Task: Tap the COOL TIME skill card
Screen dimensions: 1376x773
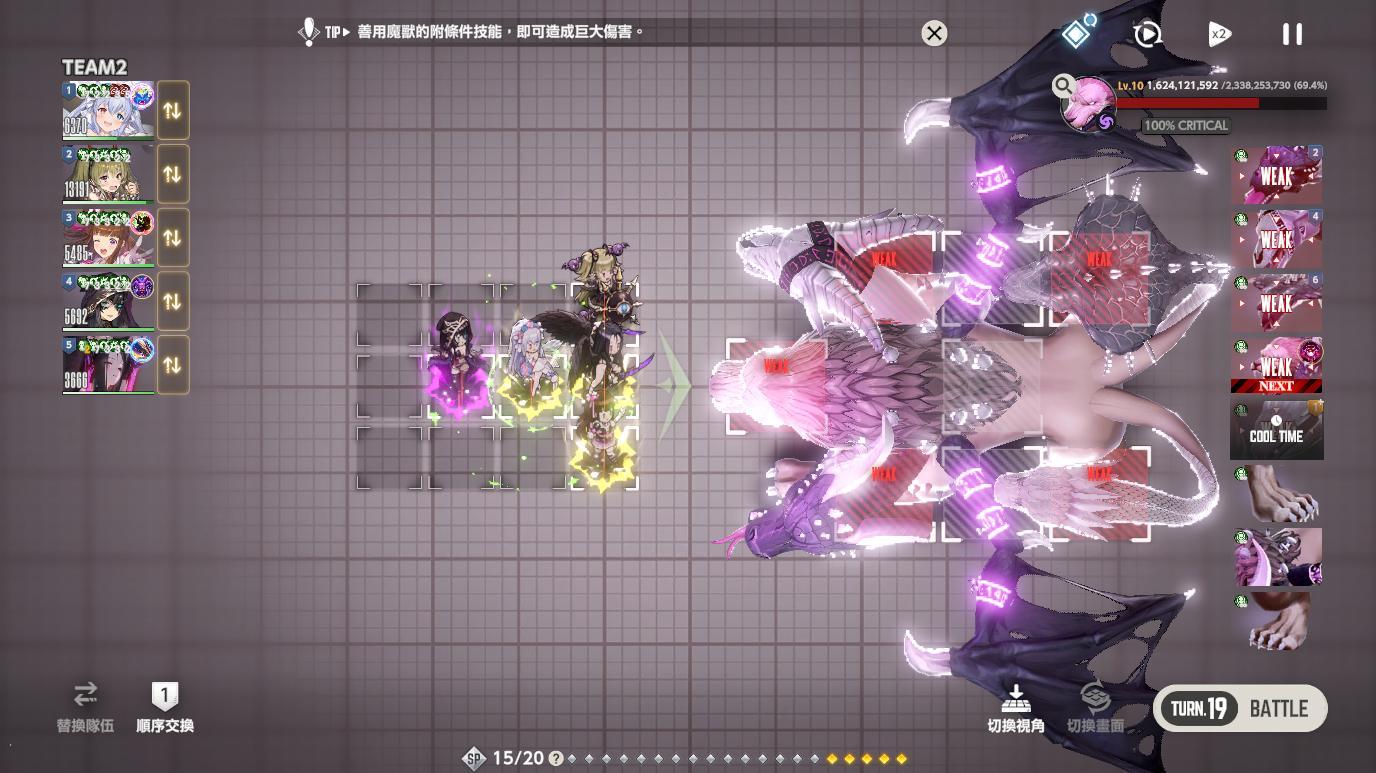Action: (x=1276, y=429)
